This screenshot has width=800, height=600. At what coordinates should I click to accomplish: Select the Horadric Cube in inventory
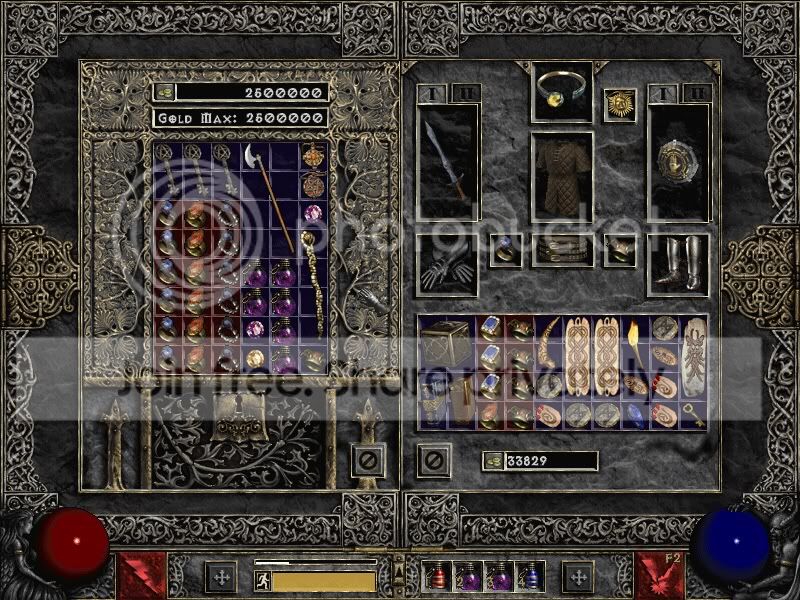pyautogui.click(x=444, y=342)
